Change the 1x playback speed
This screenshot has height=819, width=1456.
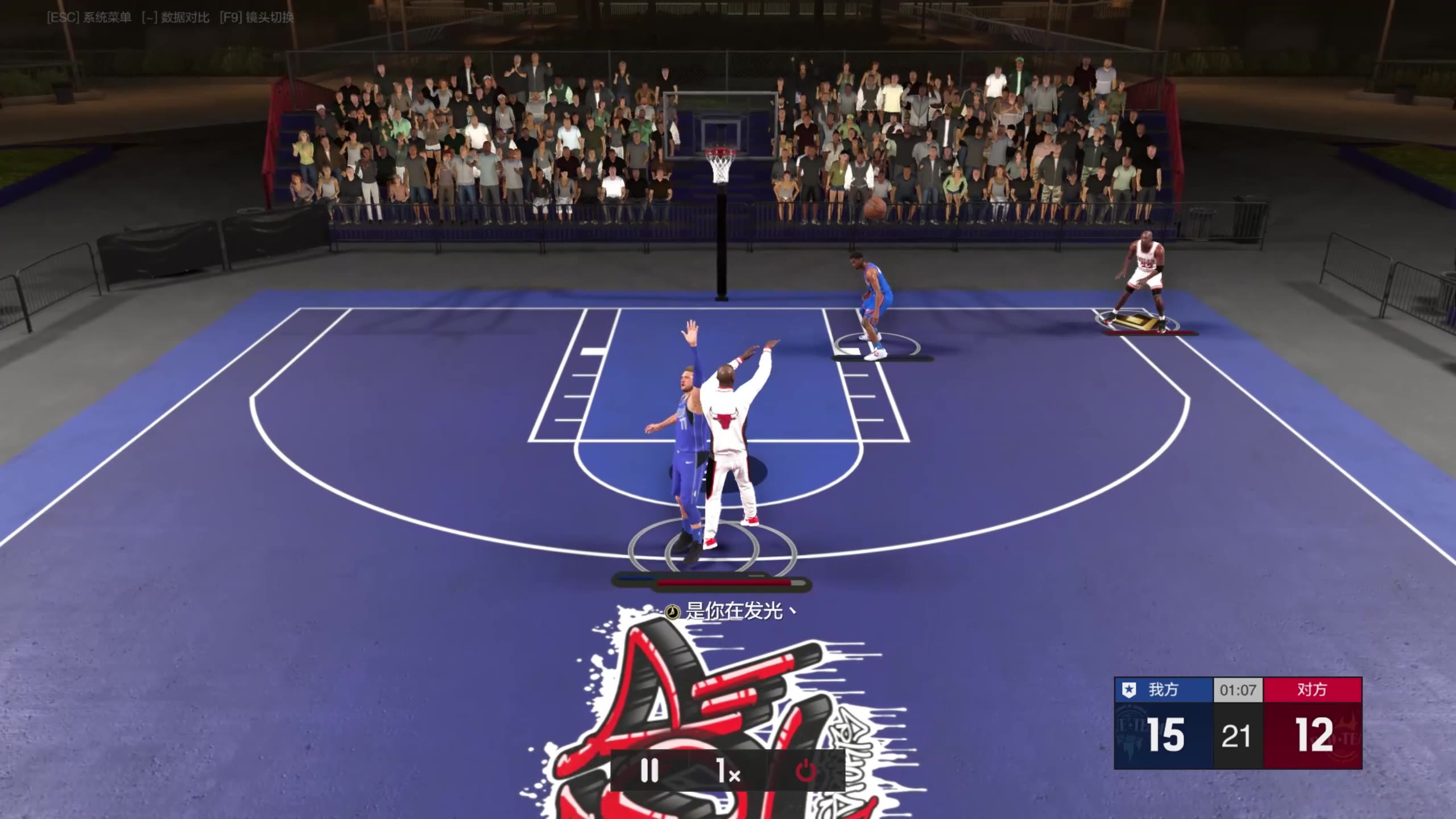(728, 772)
